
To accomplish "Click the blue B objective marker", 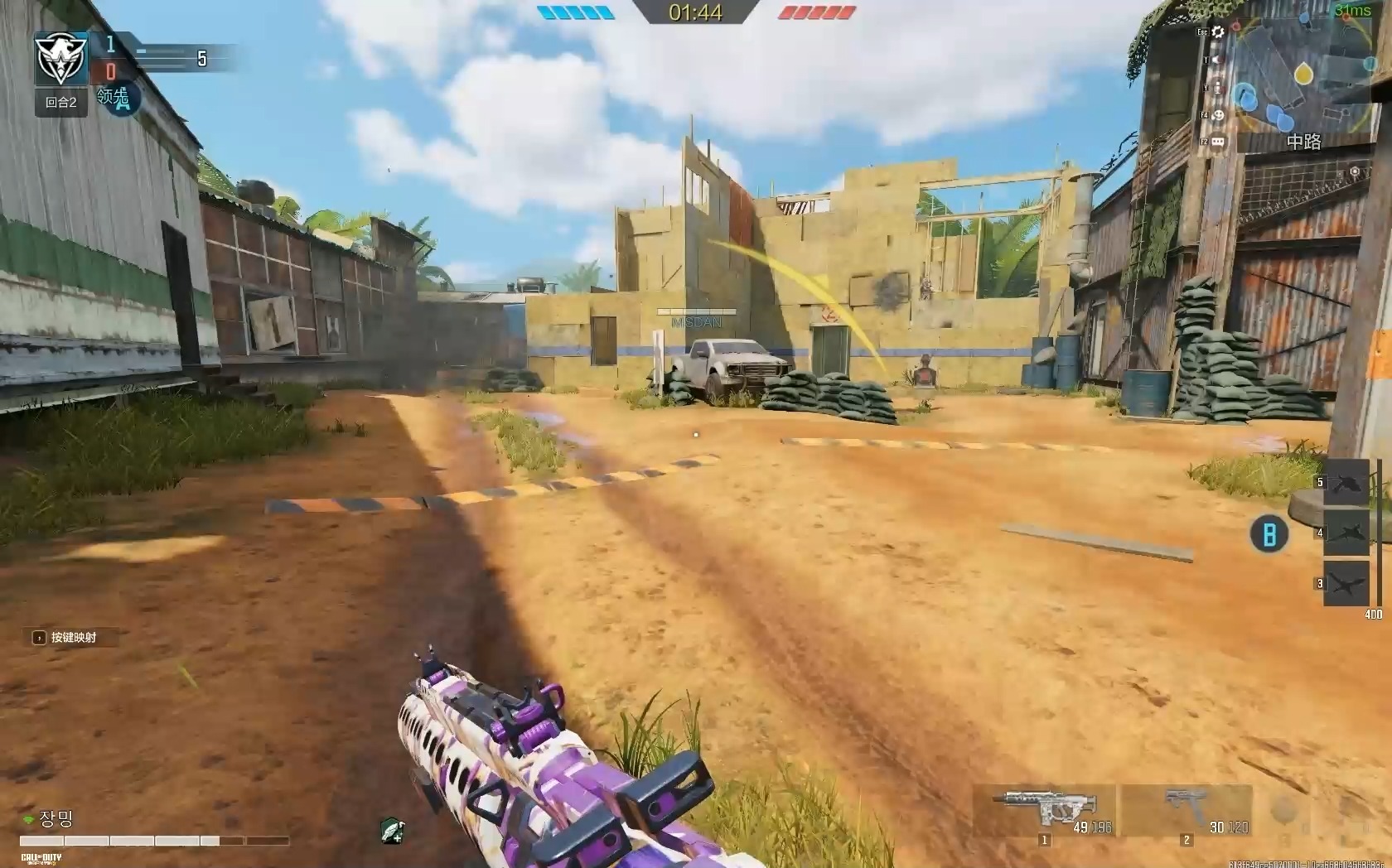I will (1269, 534).
